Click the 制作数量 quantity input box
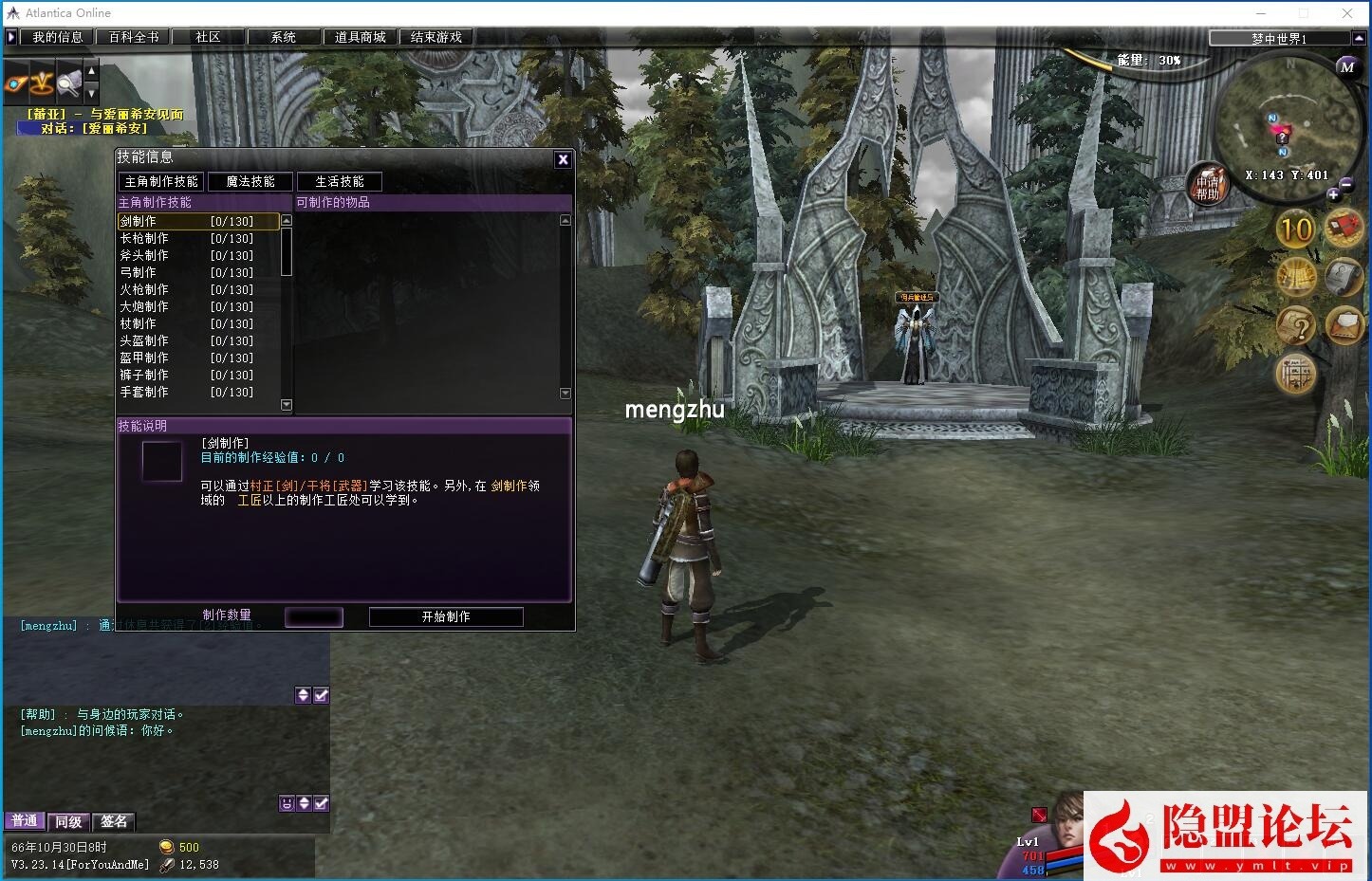1372x881 pixels. point(313,616)
